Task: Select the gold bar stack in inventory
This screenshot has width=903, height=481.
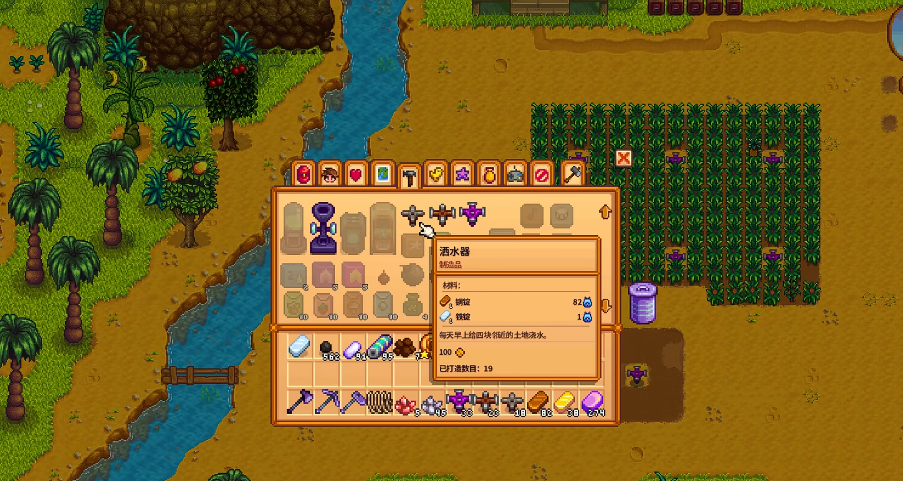Action: coord(567,402)
